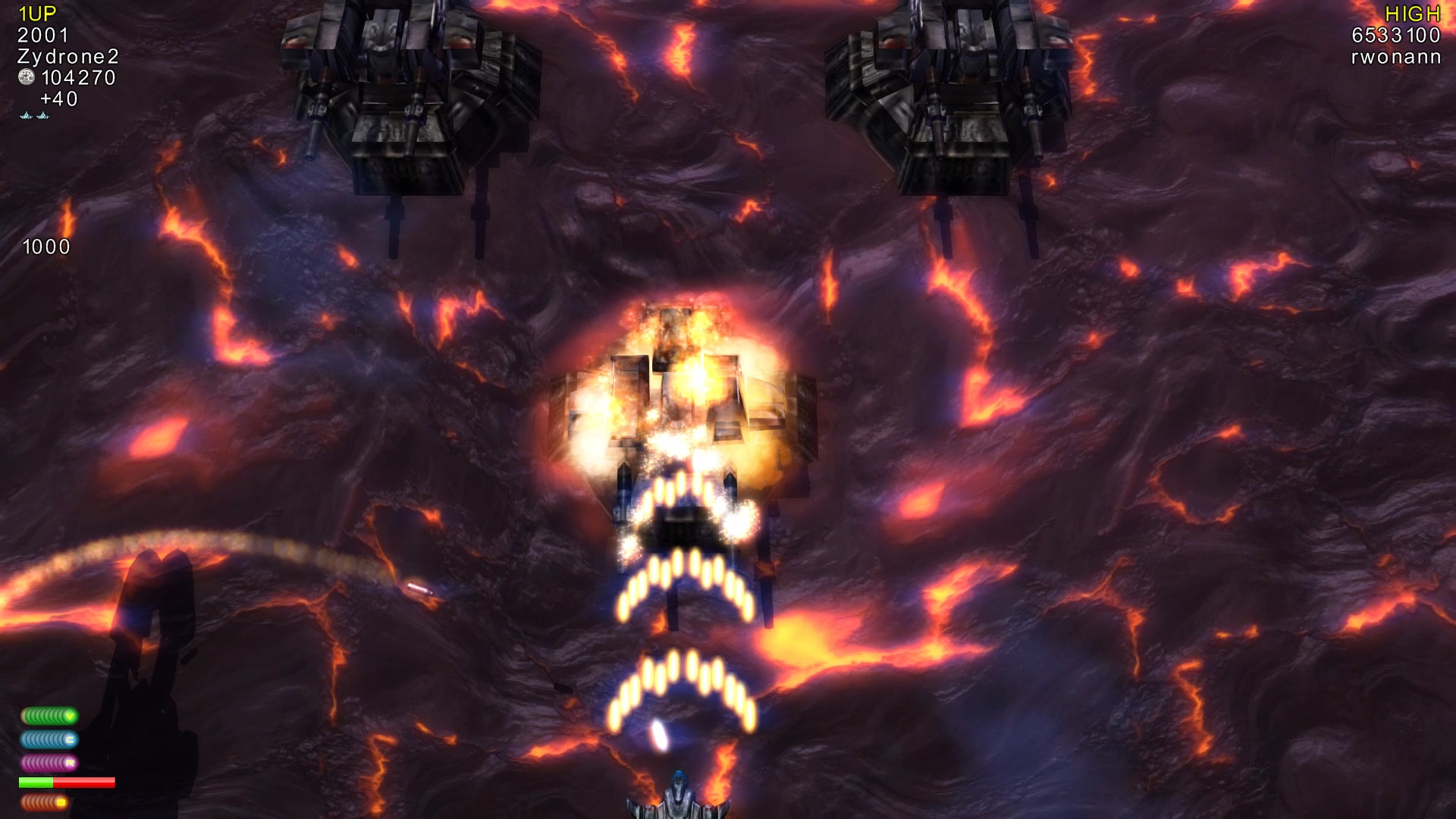Click the credits total 104270

pyautogui.click(x=78, y=77)
